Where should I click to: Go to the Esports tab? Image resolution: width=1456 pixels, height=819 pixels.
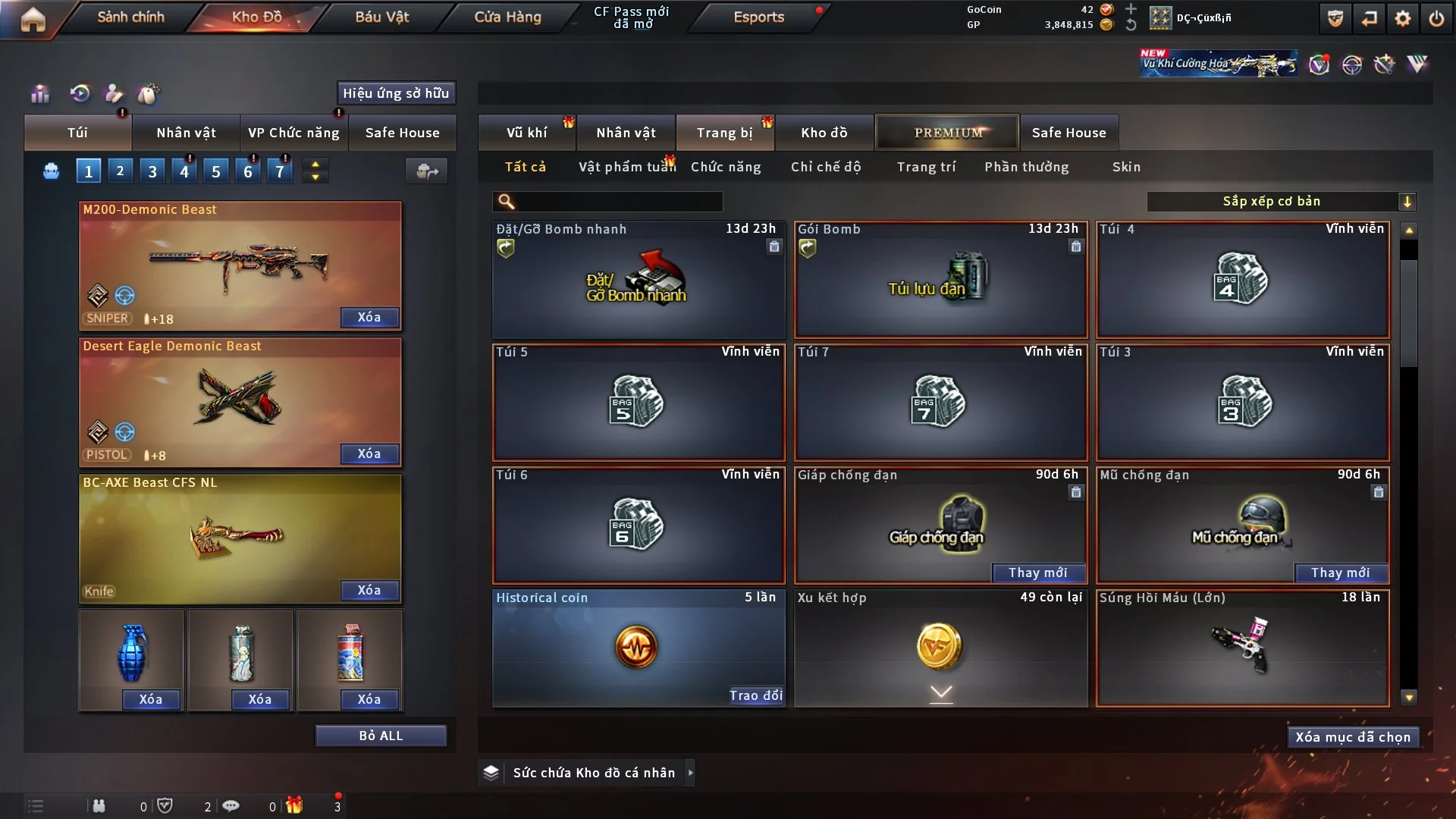[x=758, y=17]
